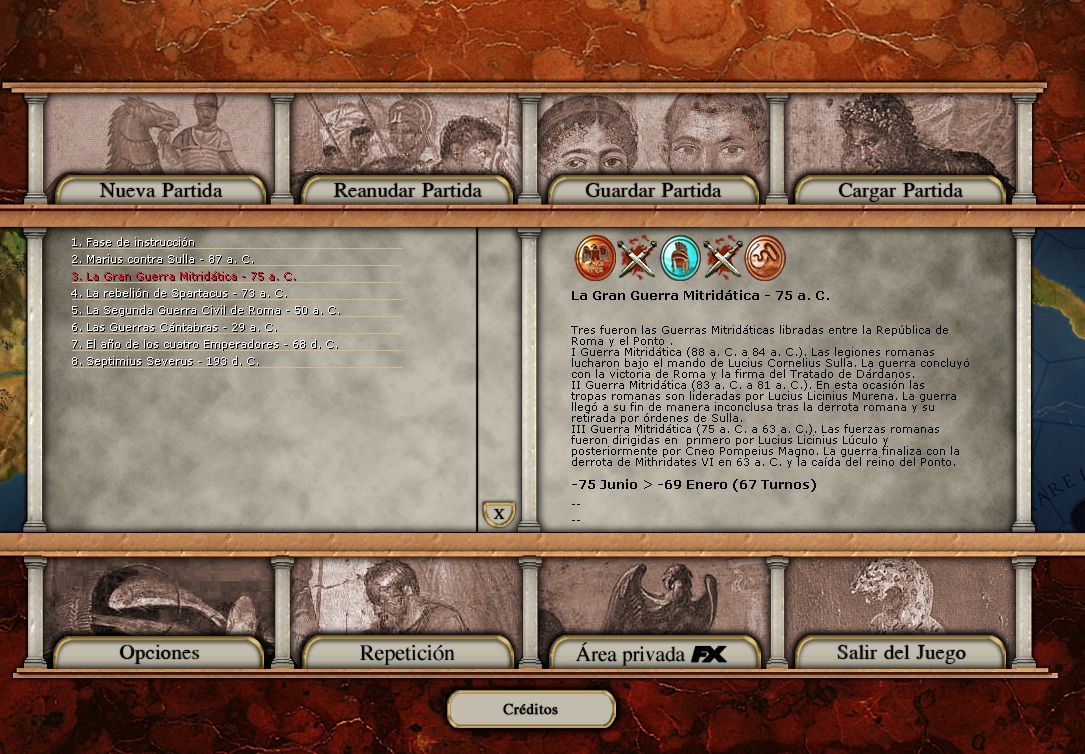Exit with Salir del Juego
The height and width of the screenshot is (754, 1085).
point(900,653)
